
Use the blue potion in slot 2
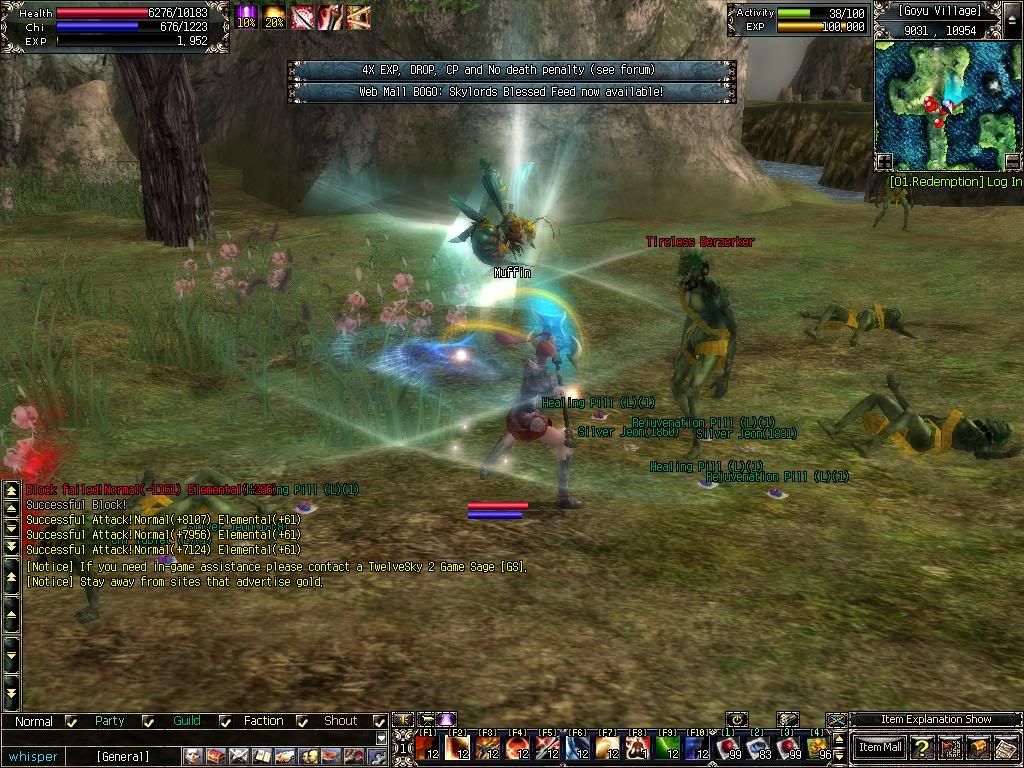coord(758,747)
